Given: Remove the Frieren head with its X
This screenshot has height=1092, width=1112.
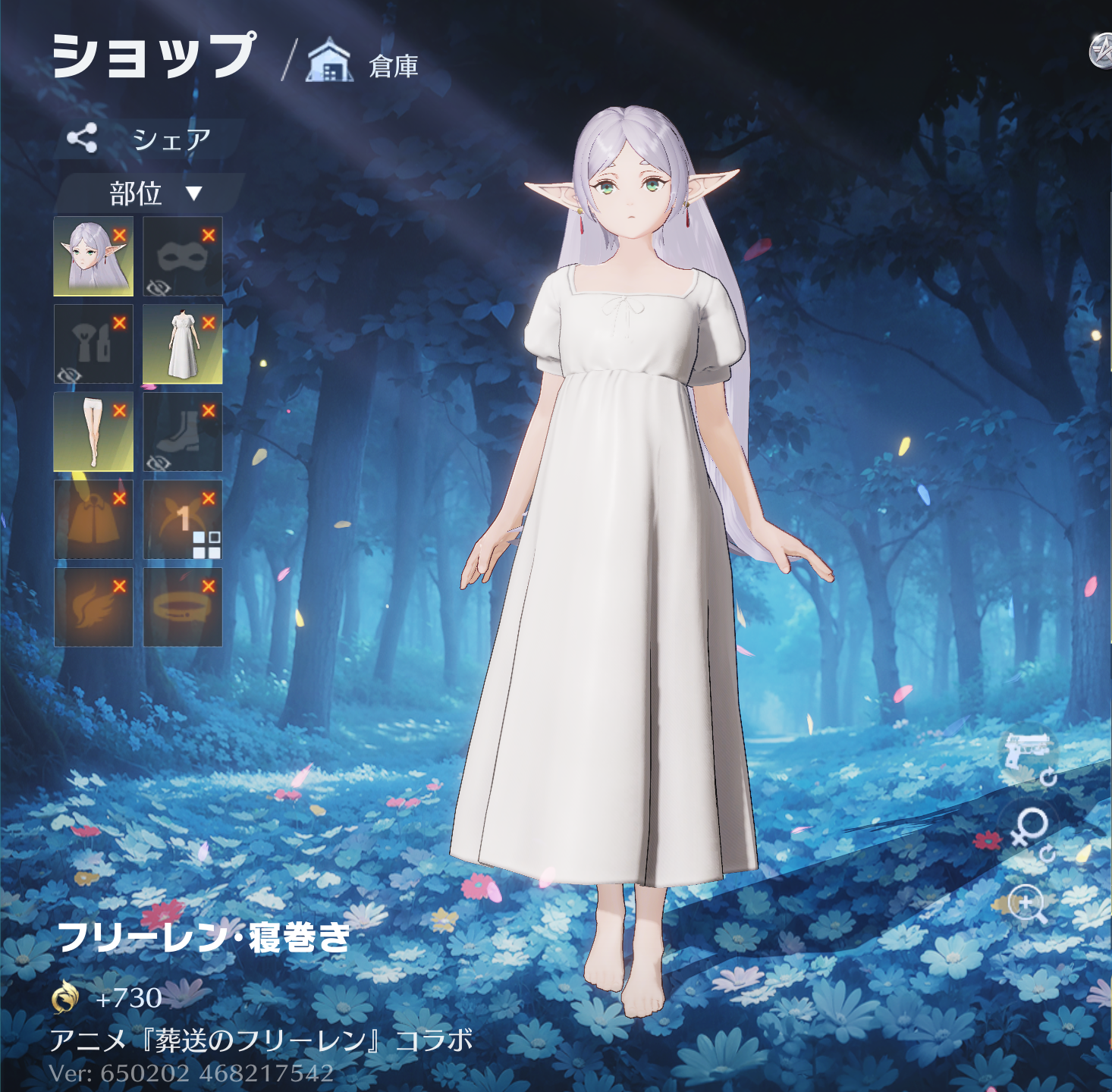Looking at the screenshot, I should click(120, 235).
